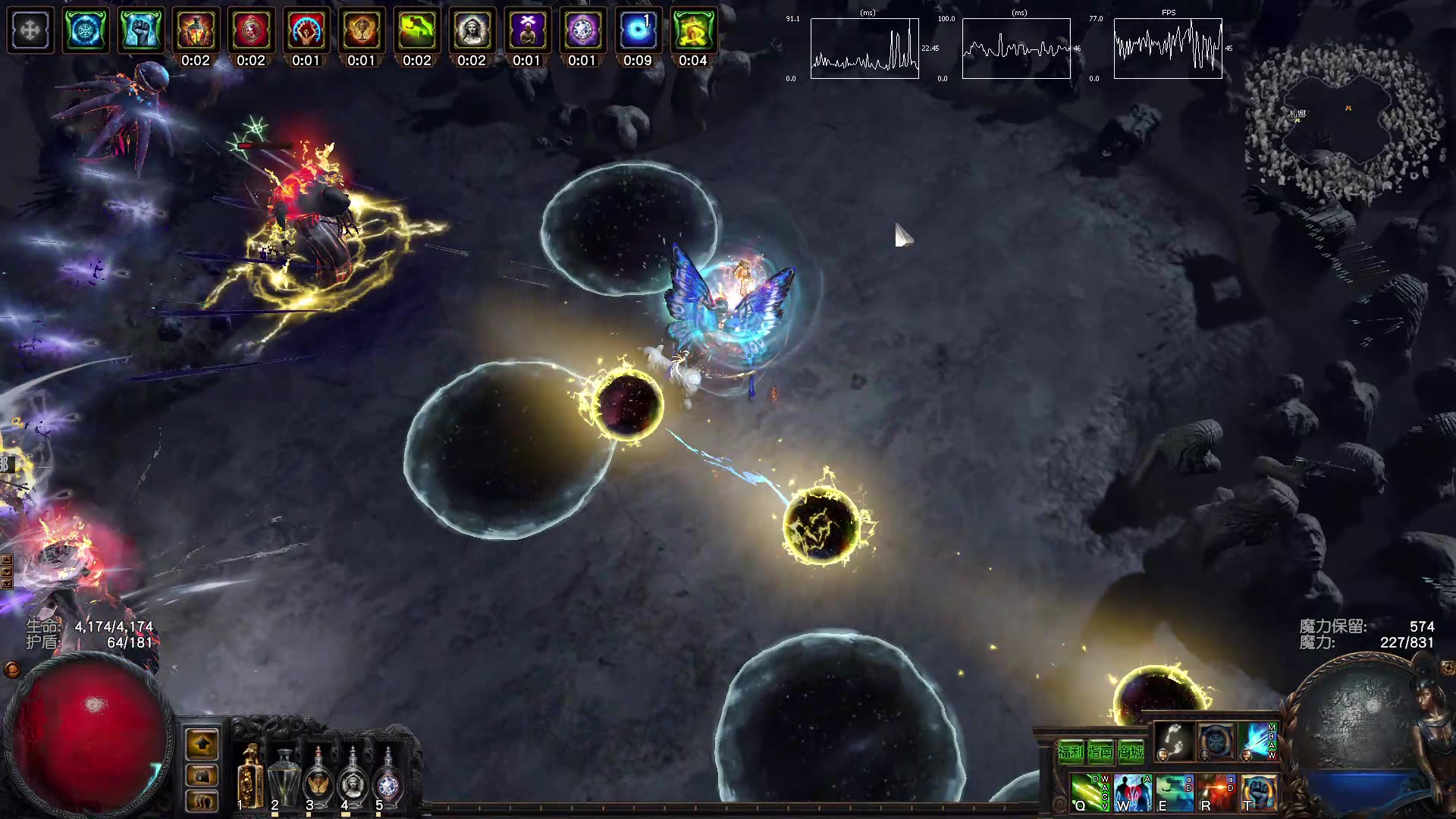Click the grey cross buff icon
This screenshot has height=819, width=1456.
pos(30,30)
